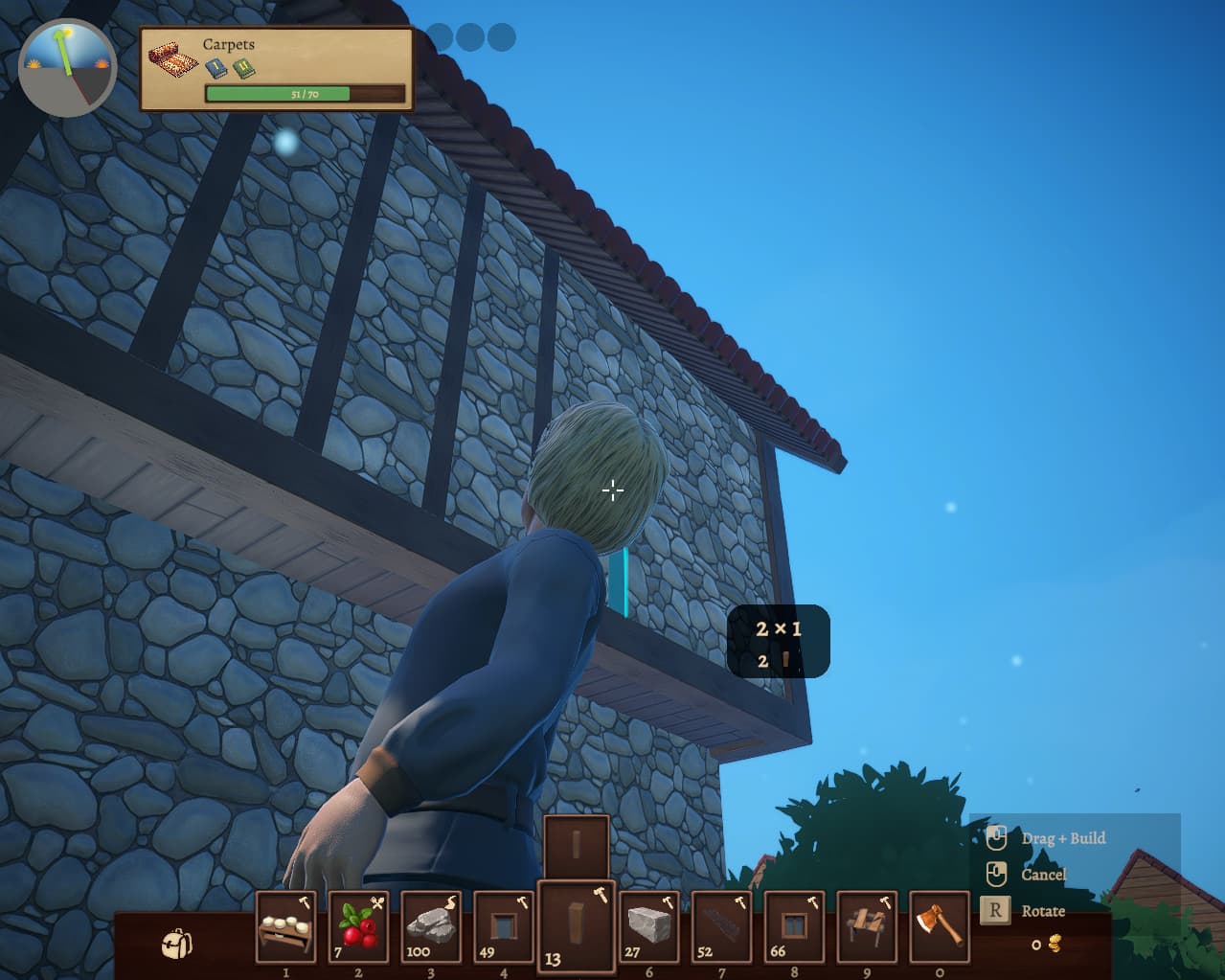
Task: Open the Carpets research panel
Action: coord(277,69)
